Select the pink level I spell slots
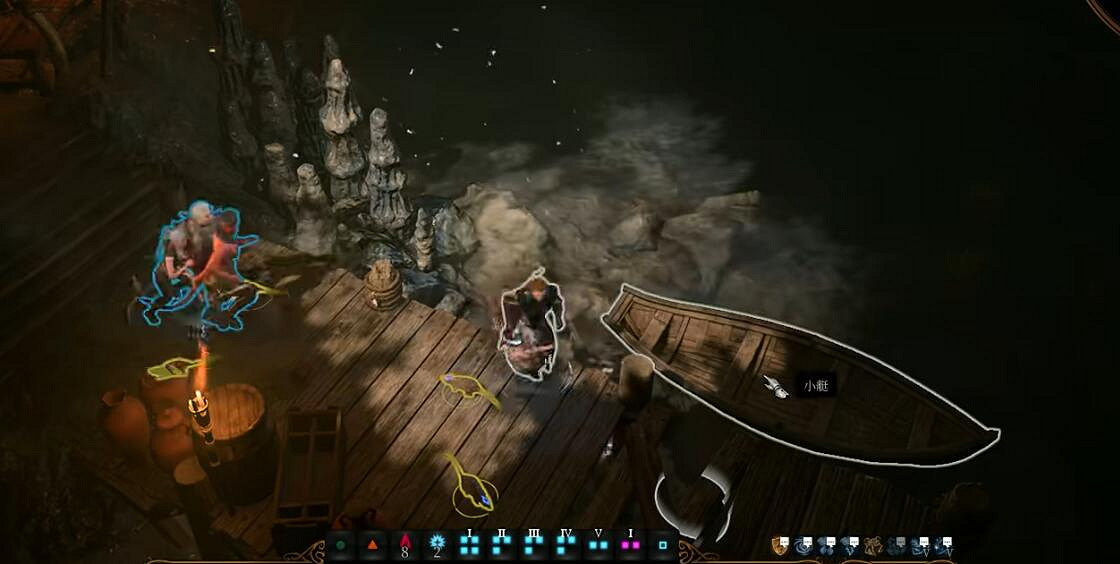This screenshot has width=1120, height=564. click(630, 545)
